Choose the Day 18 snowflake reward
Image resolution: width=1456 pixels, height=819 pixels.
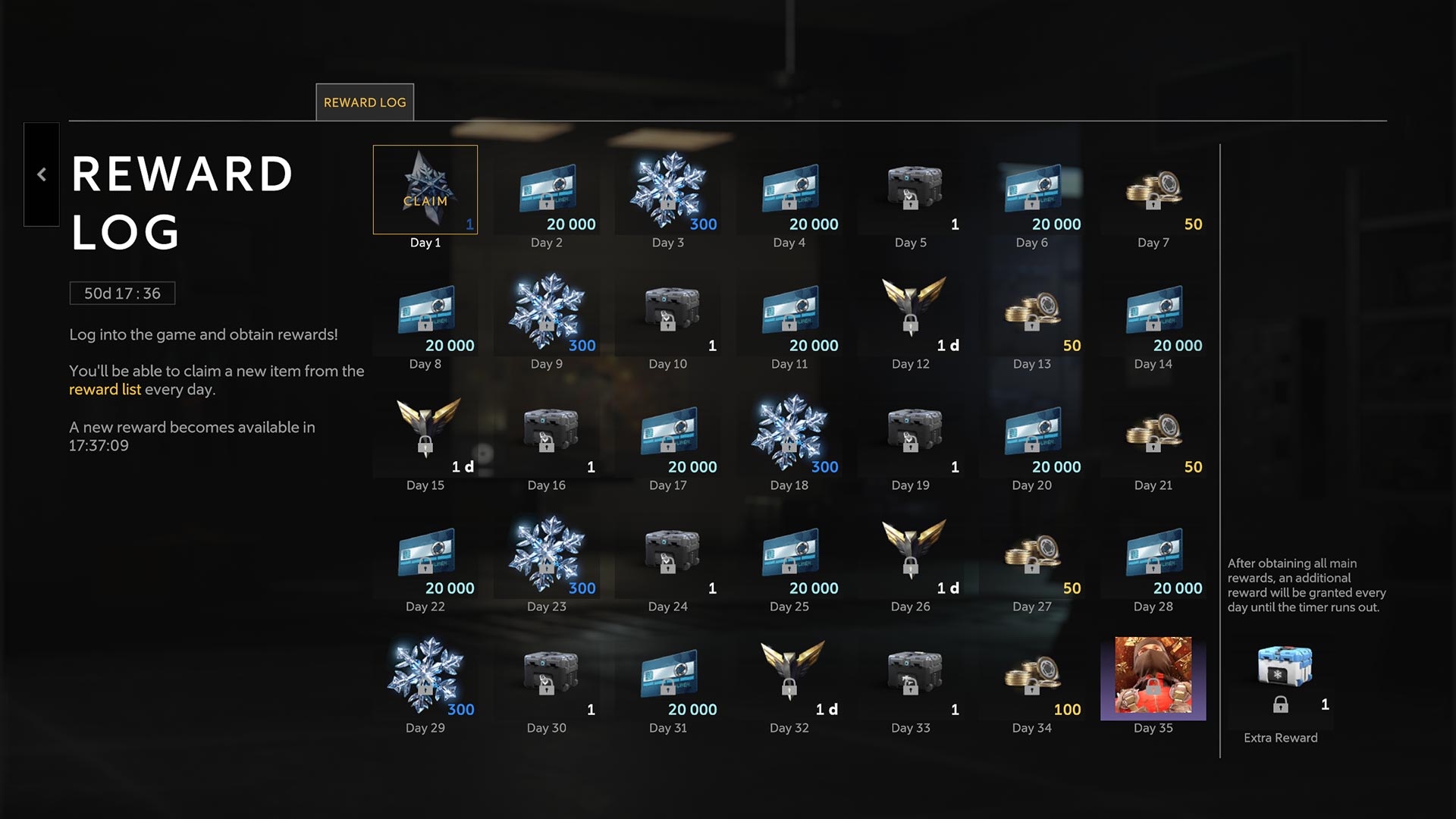point(789,432)
